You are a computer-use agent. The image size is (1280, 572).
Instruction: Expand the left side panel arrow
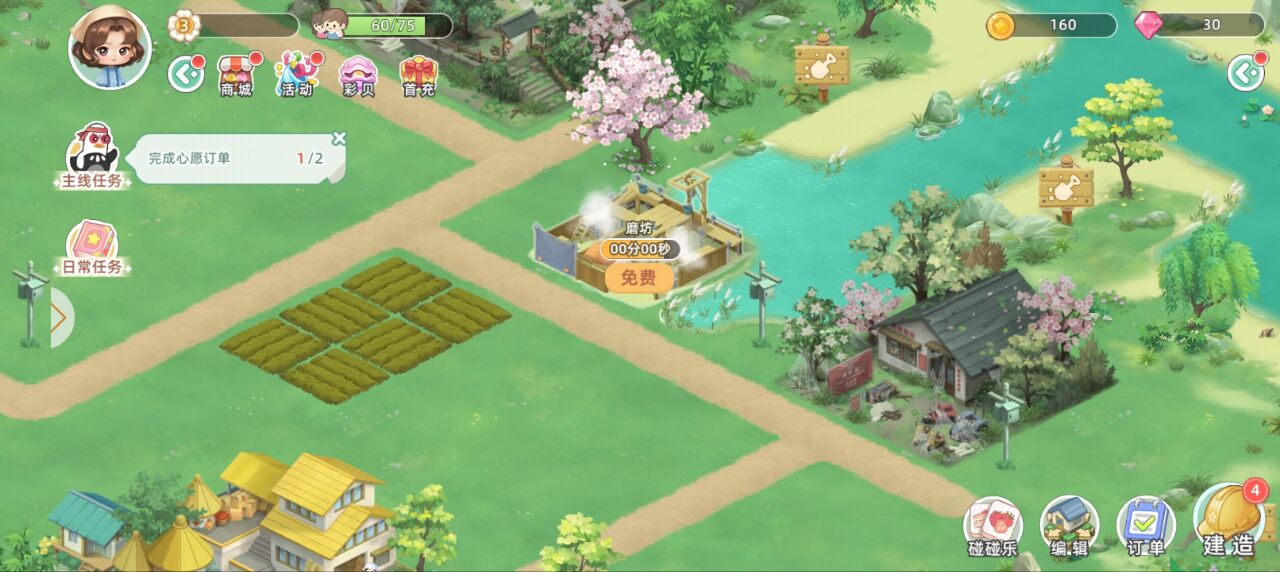[59, 318]
